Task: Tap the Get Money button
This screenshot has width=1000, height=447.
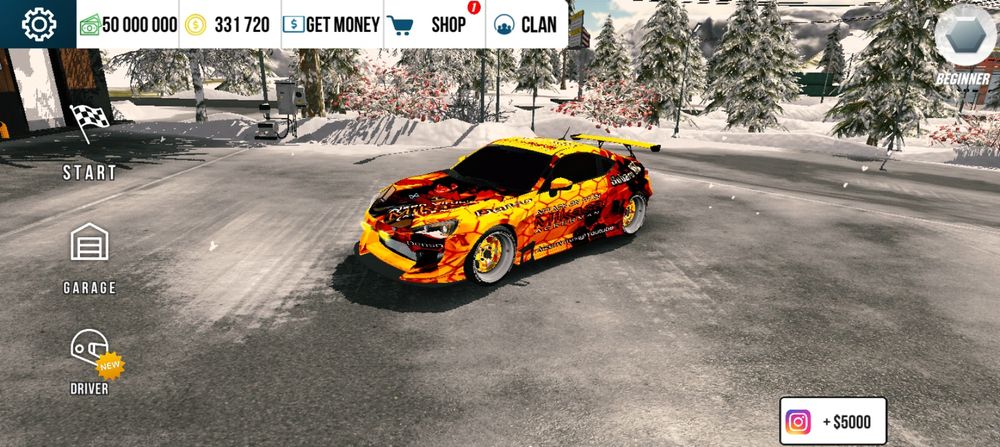Action: (x=332, y=24)
